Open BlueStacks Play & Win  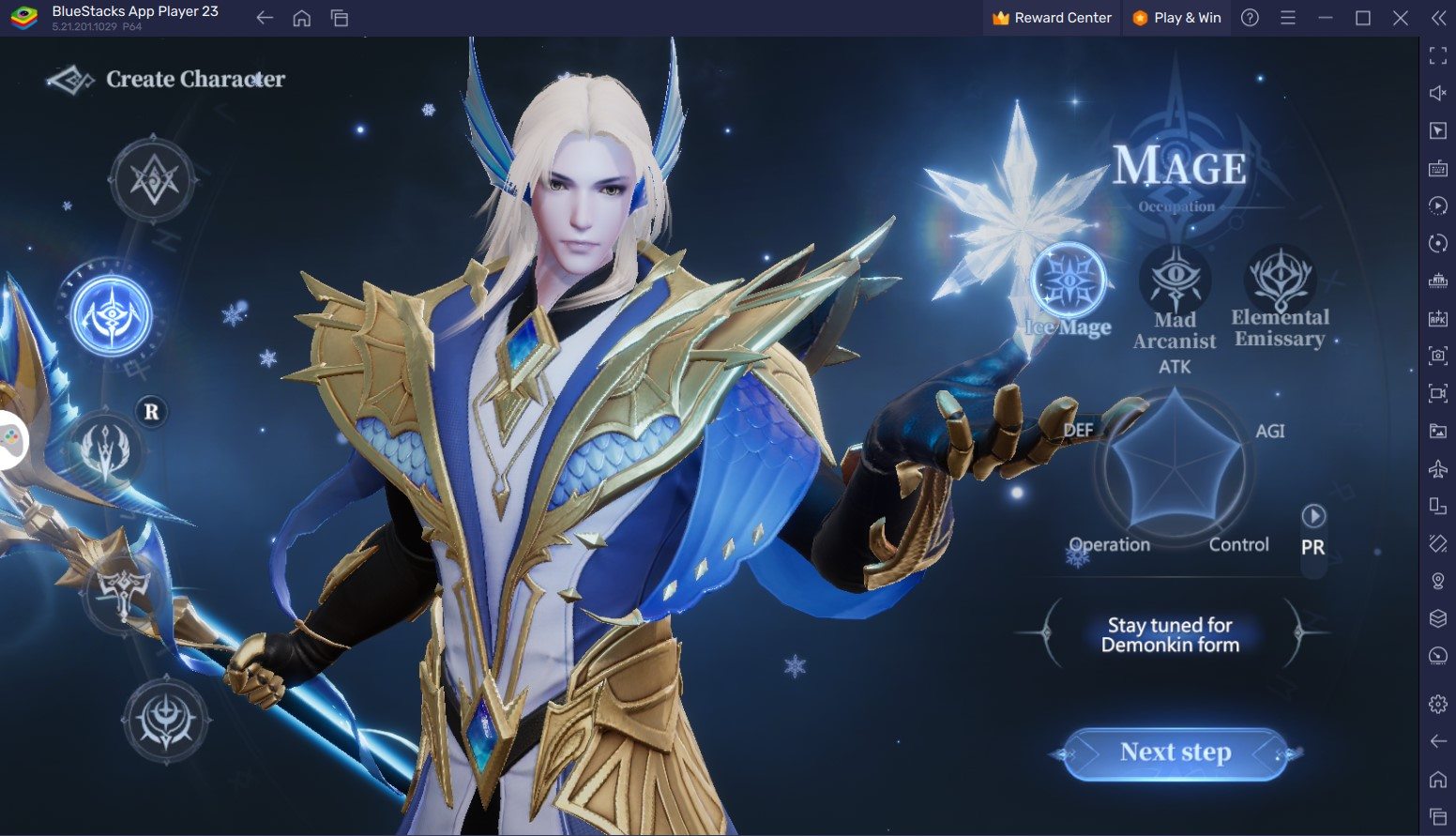click(1176, 18)
